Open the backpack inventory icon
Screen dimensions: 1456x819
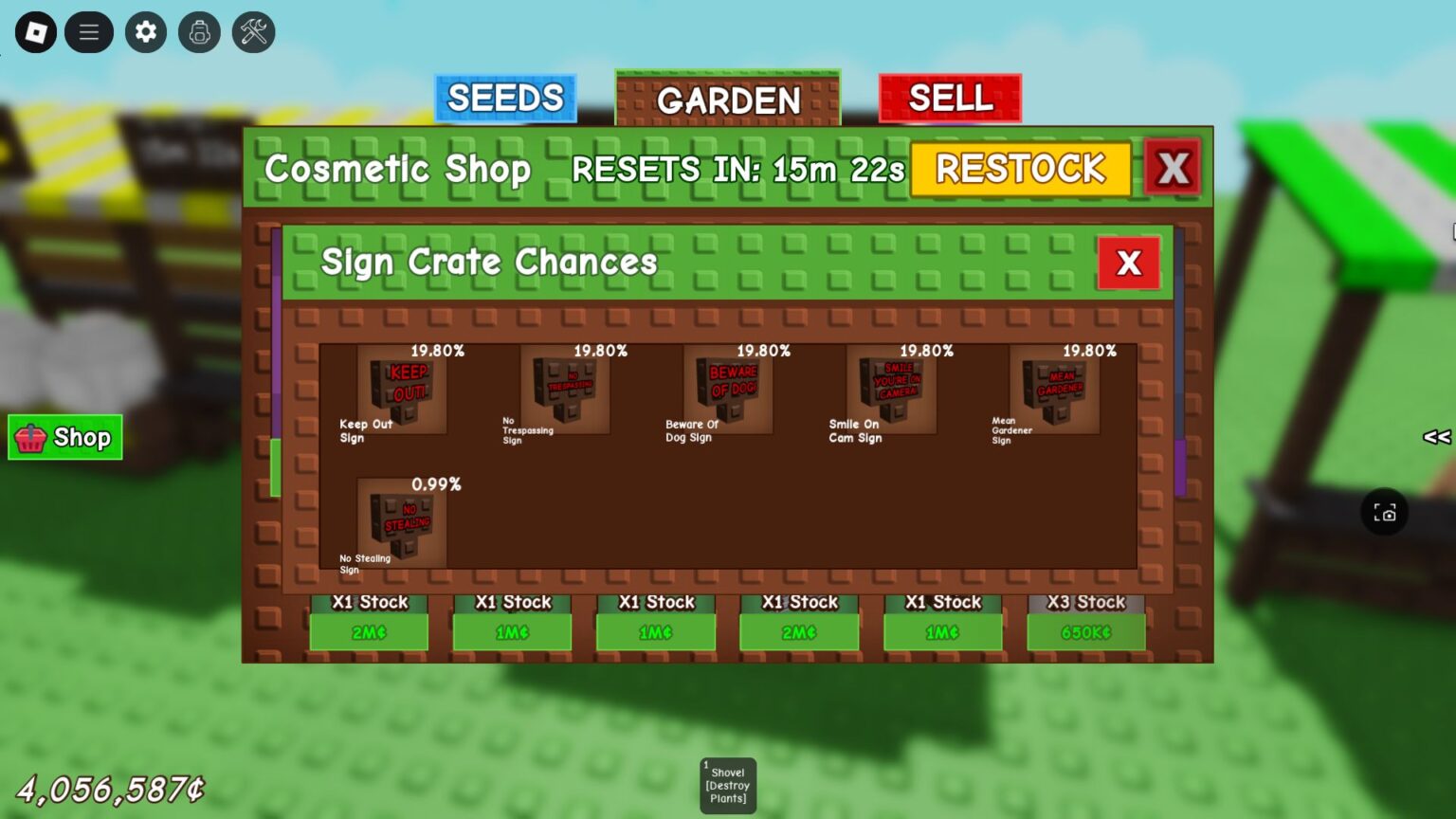(x=199, y=31)
